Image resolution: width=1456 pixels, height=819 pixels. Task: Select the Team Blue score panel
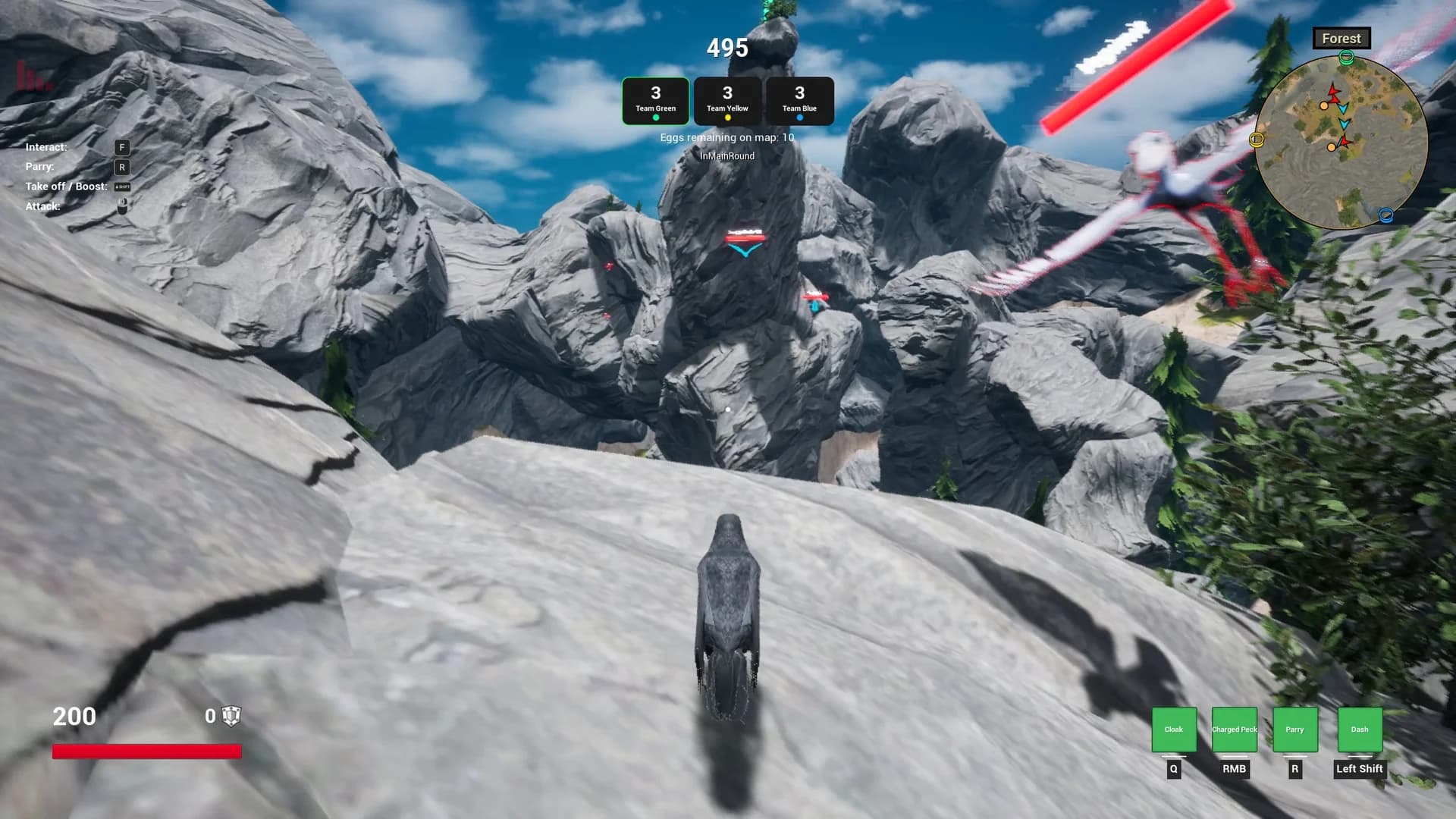point(799,100)
